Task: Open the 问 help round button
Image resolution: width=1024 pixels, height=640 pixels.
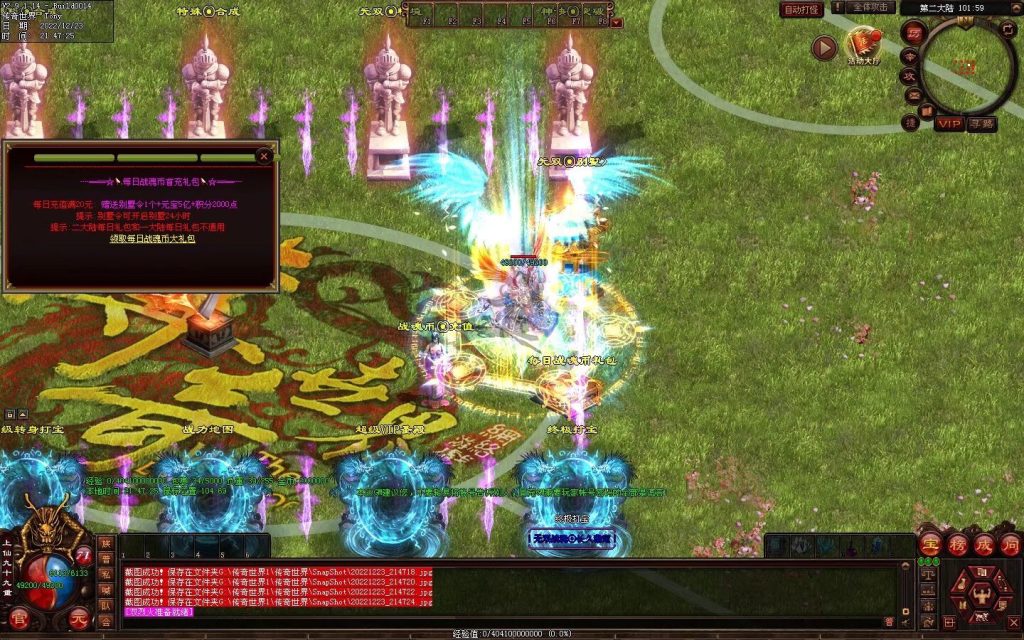Action: (1010, 546)
